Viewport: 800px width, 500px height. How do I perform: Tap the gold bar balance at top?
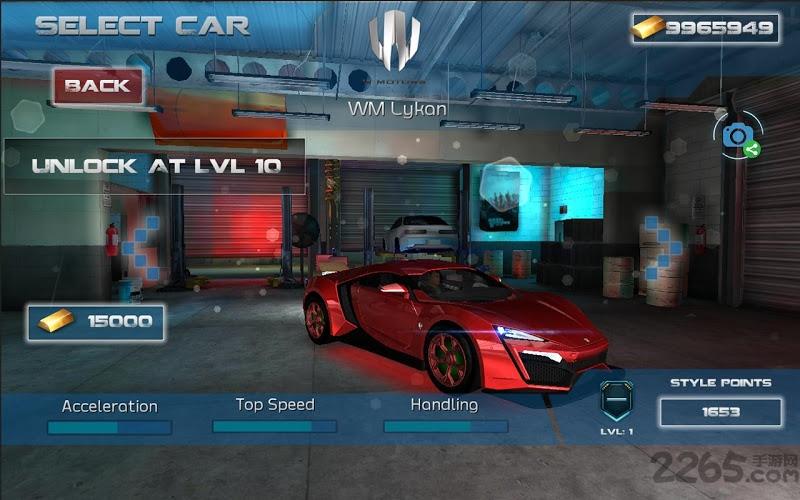[x=704, y=28]
